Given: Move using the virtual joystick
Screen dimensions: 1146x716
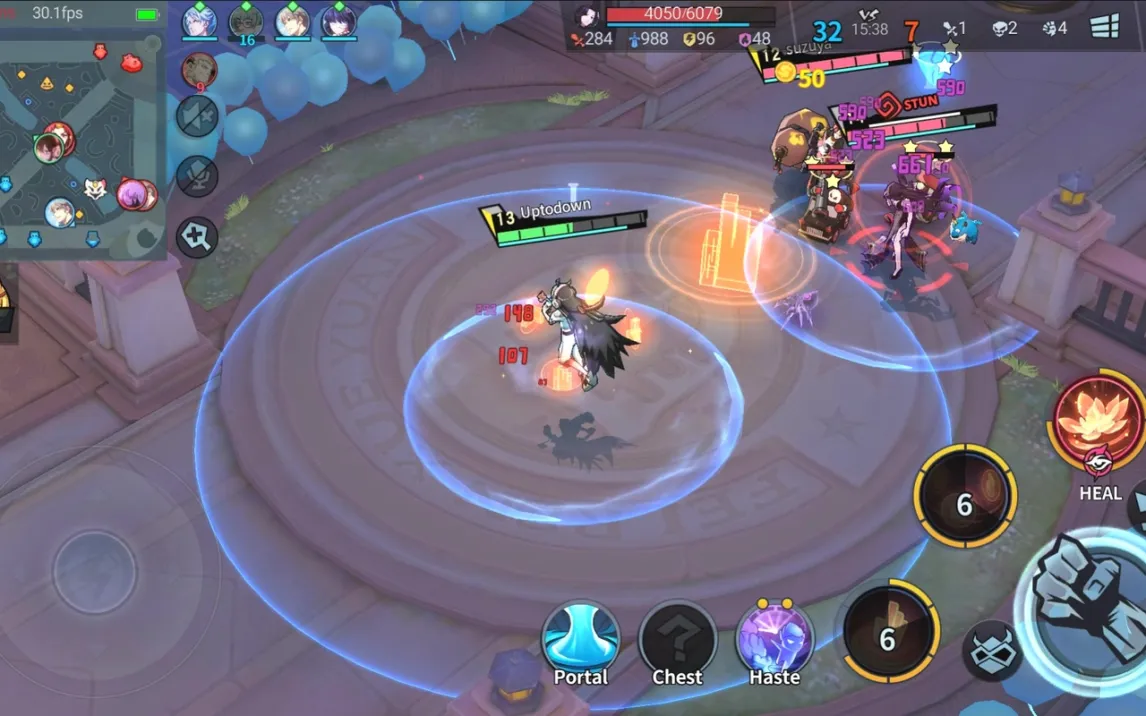Looking at the screenshot, I should [94, 572].
